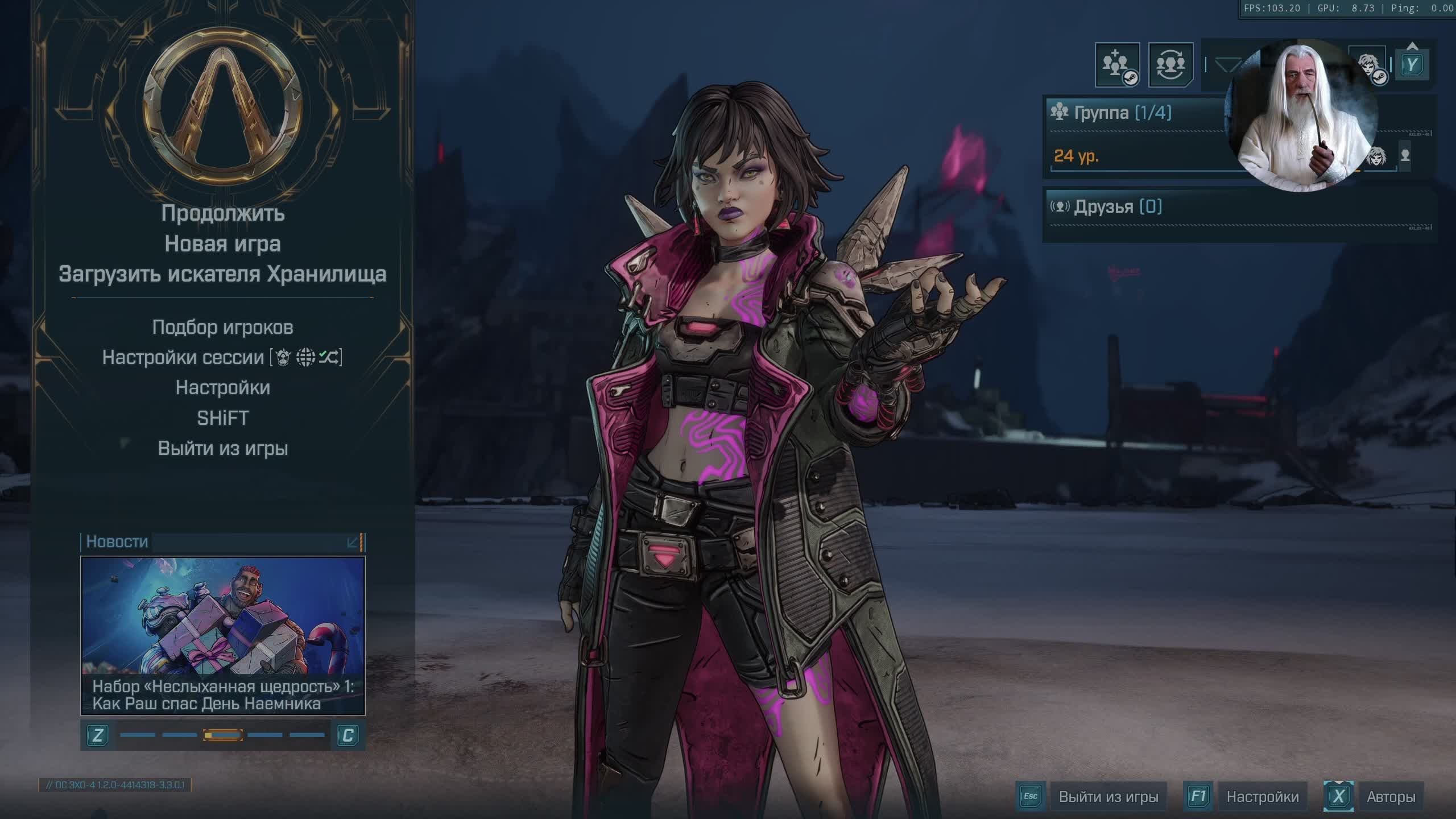Image resolution: width=1456 pixels, height=819 pixels.
Task: Choose Загрузить искателя Хранилища
Action: [222, 274]
